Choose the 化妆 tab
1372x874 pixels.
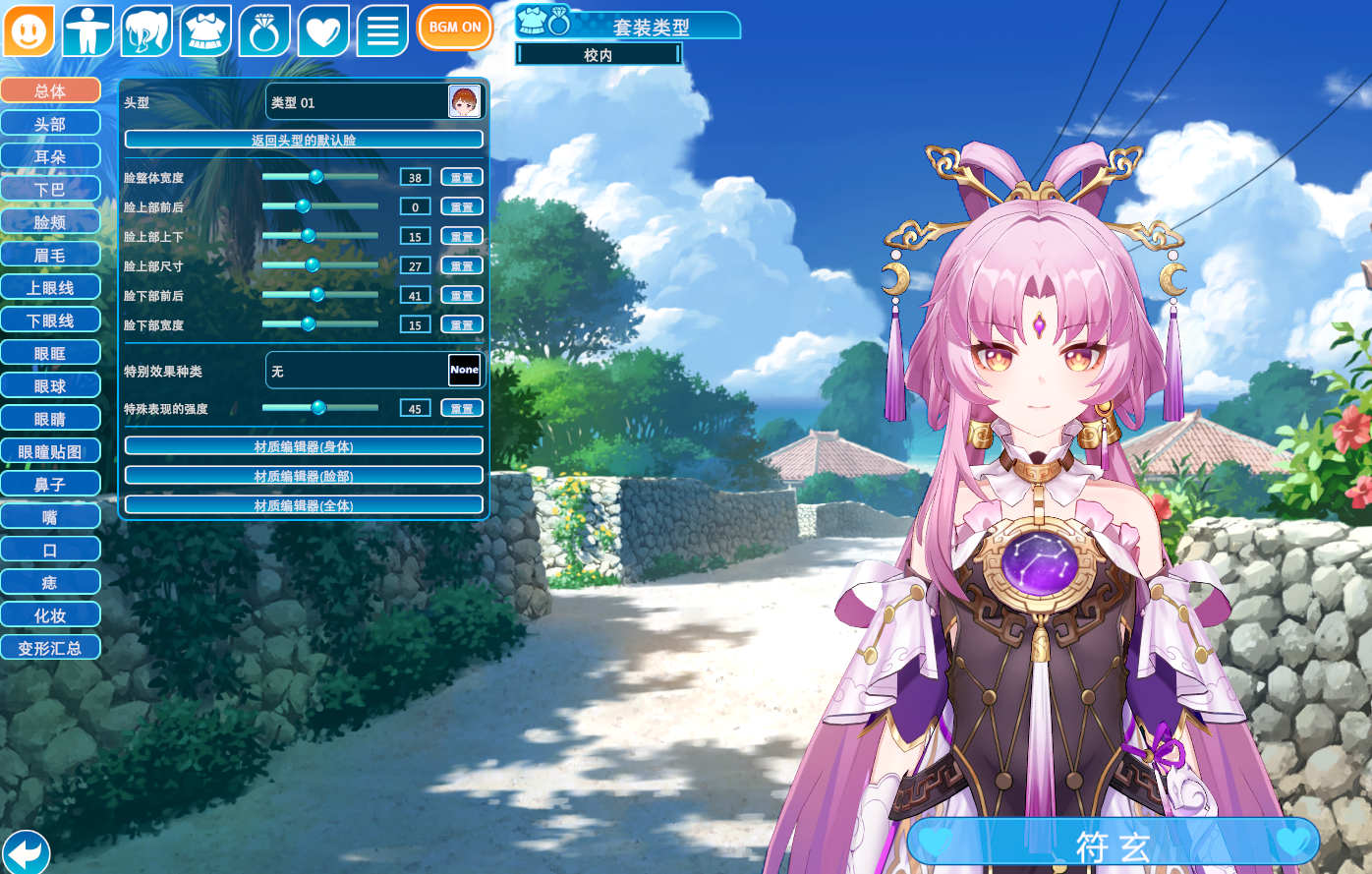[50, 615]
